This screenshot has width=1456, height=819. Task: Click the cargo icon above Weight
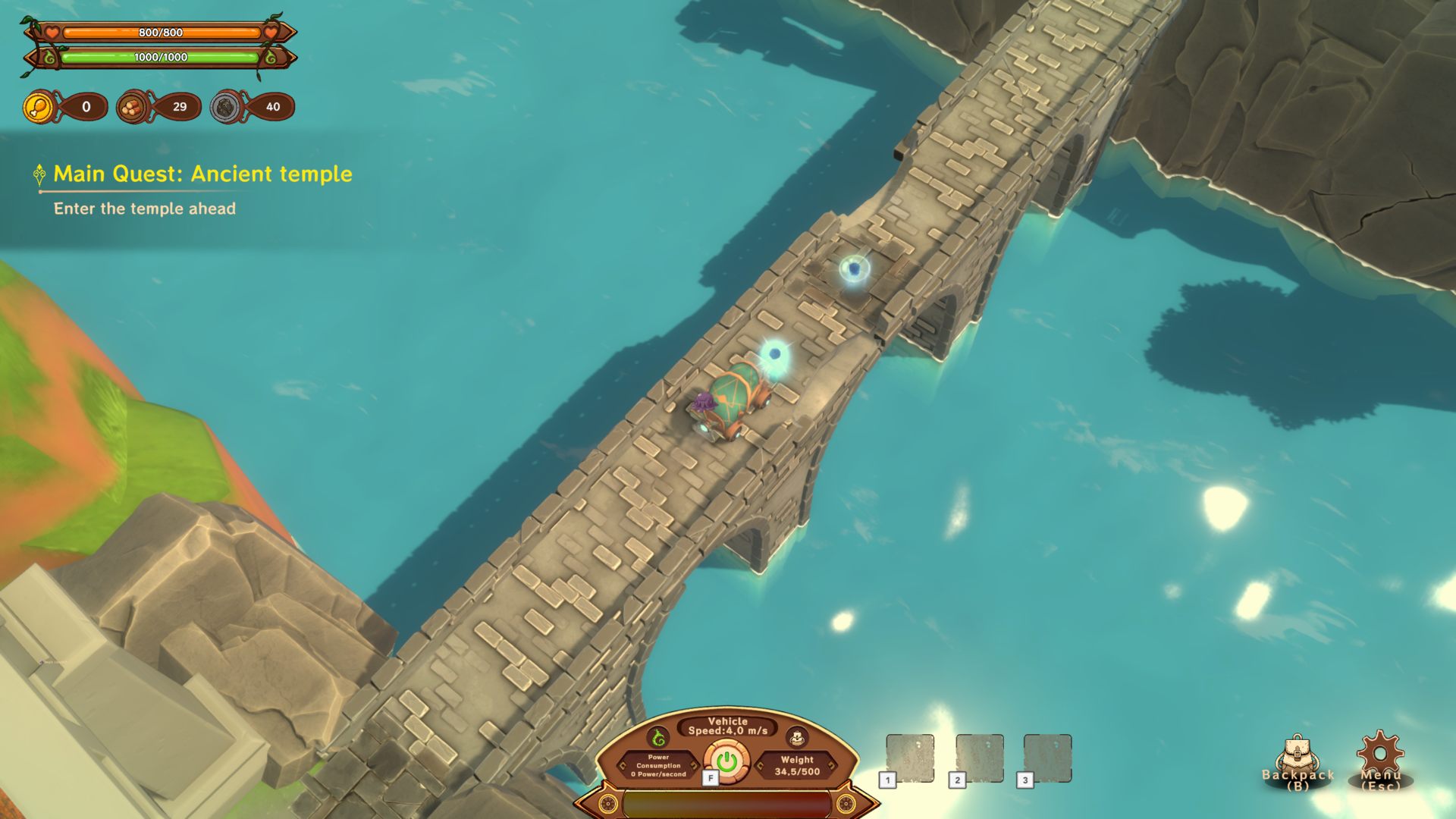[x=796, y=737]
